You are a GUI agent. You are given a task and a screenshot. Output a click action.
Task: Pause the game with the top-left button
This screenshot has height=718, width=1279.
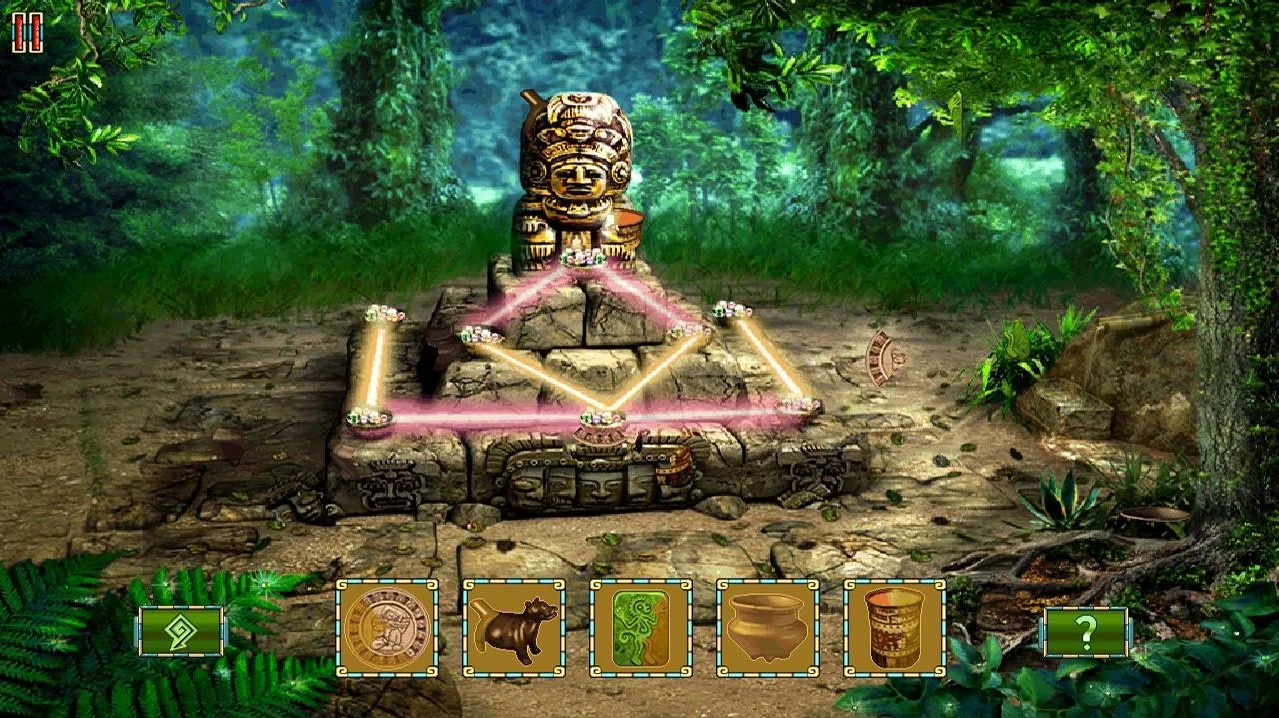(x=27, y=33)
